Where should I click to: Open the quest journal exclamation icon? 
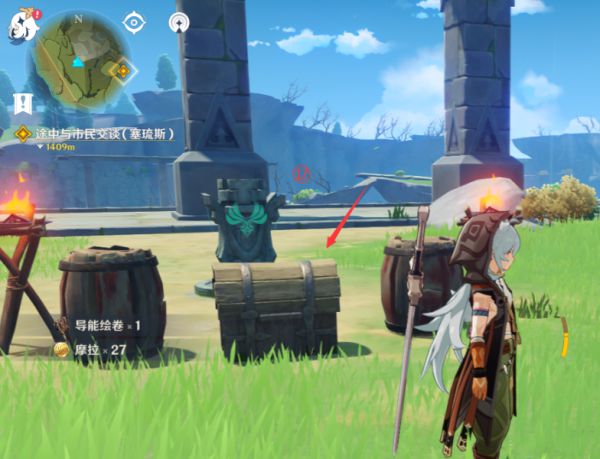click(x=23, y=102)
